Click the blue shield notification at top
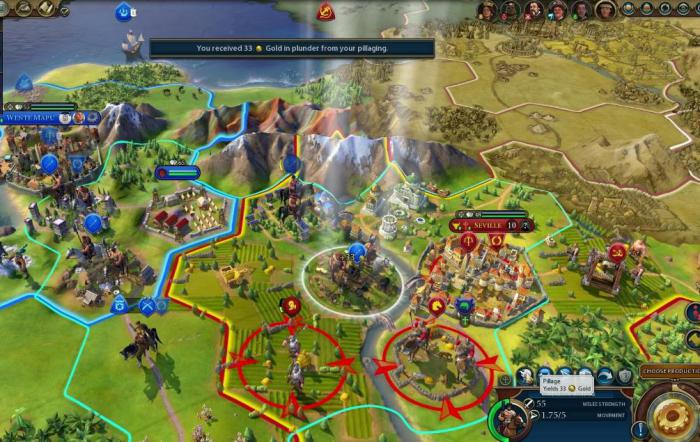The height and width of the screenshot is (442, 700). click(x=124, y=12)
